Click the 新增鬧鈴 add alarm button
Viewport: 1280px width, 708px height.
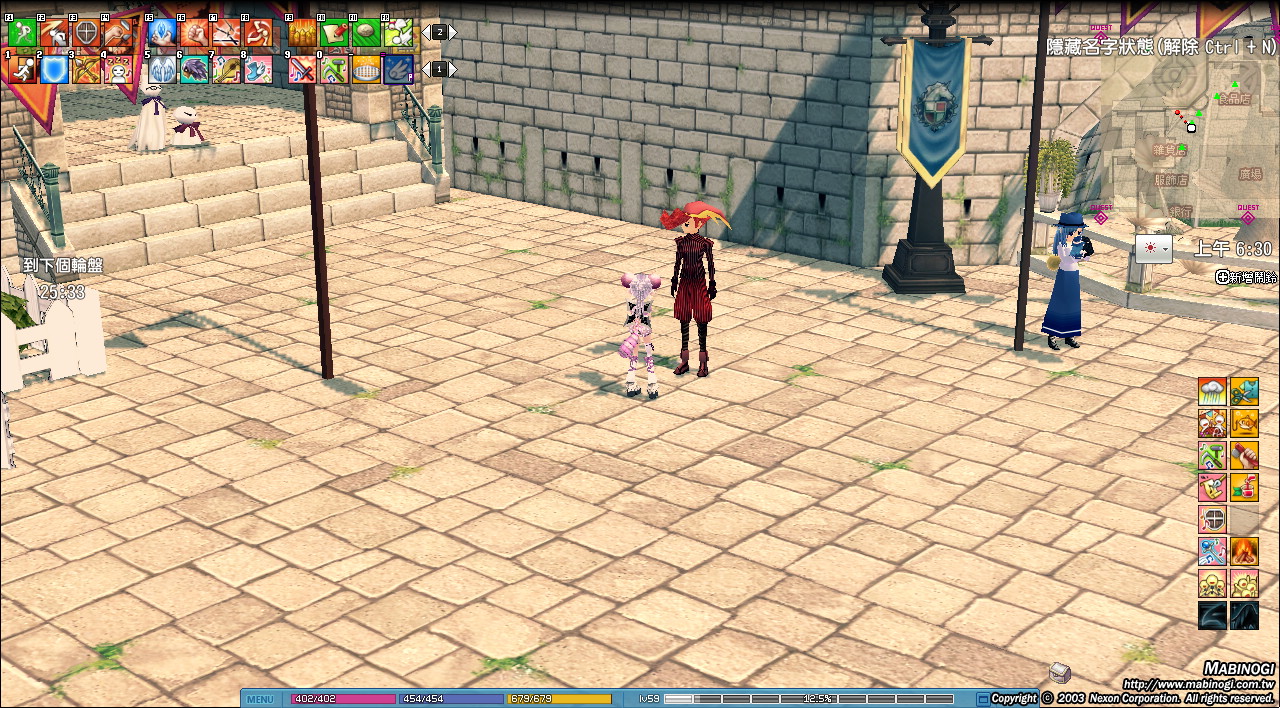click(x=1247, y=277)
